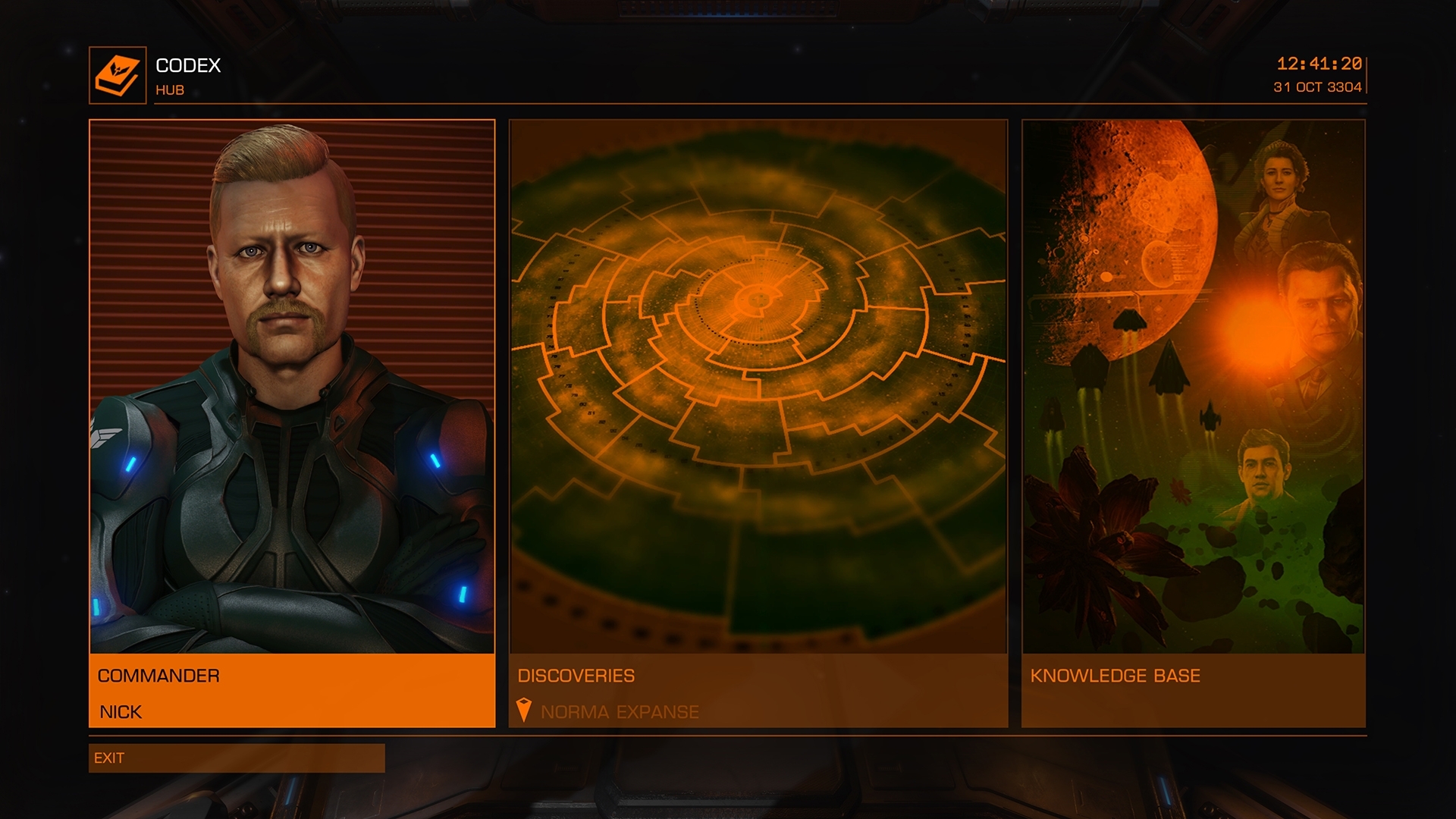The image size is (1456, 819).
Task: Open the Knowledge Base panel
Action: (1194, 423)
